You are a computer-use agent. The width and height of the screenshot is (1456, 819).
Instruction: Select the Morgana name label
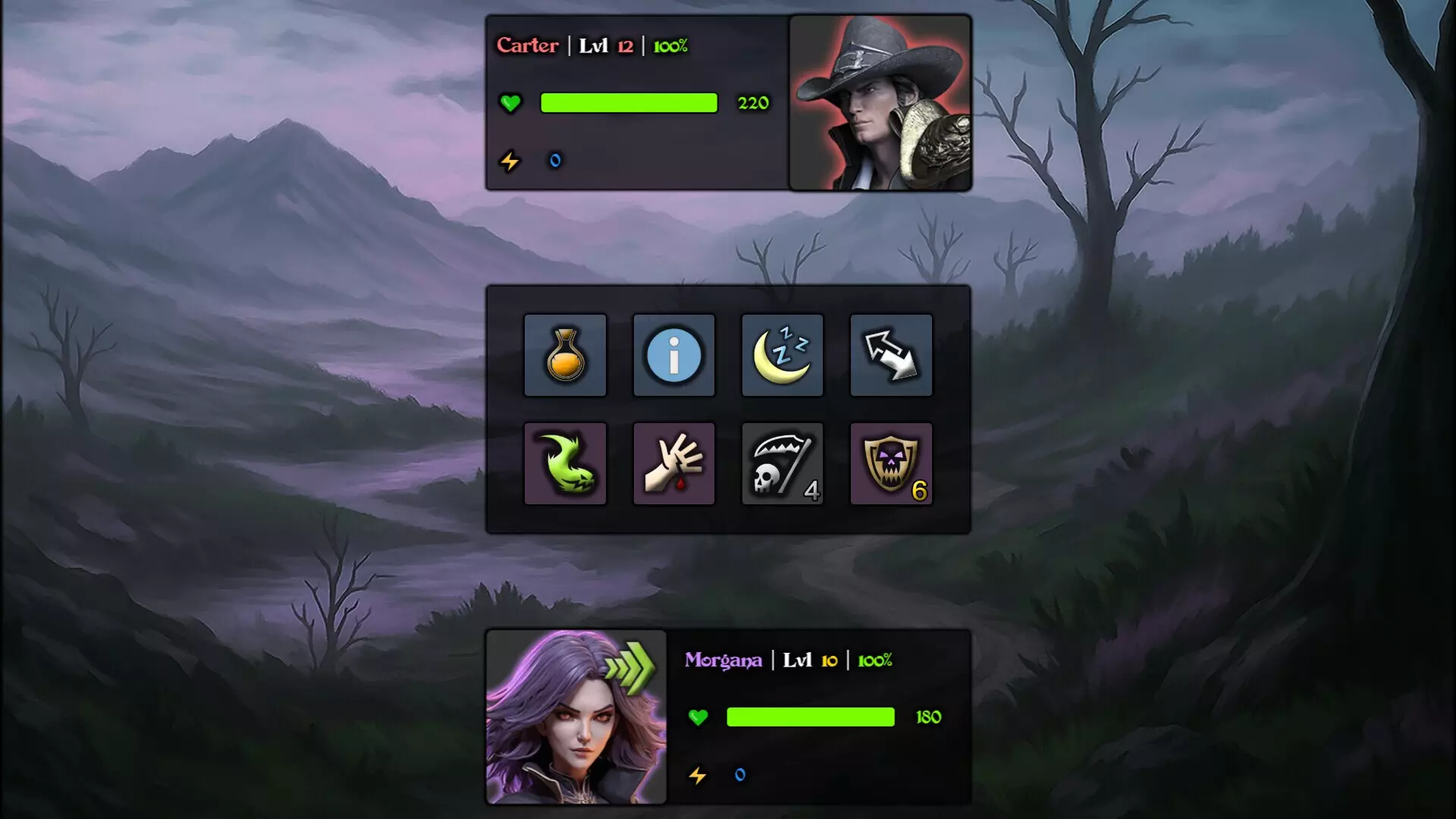(x=723, y=661)
